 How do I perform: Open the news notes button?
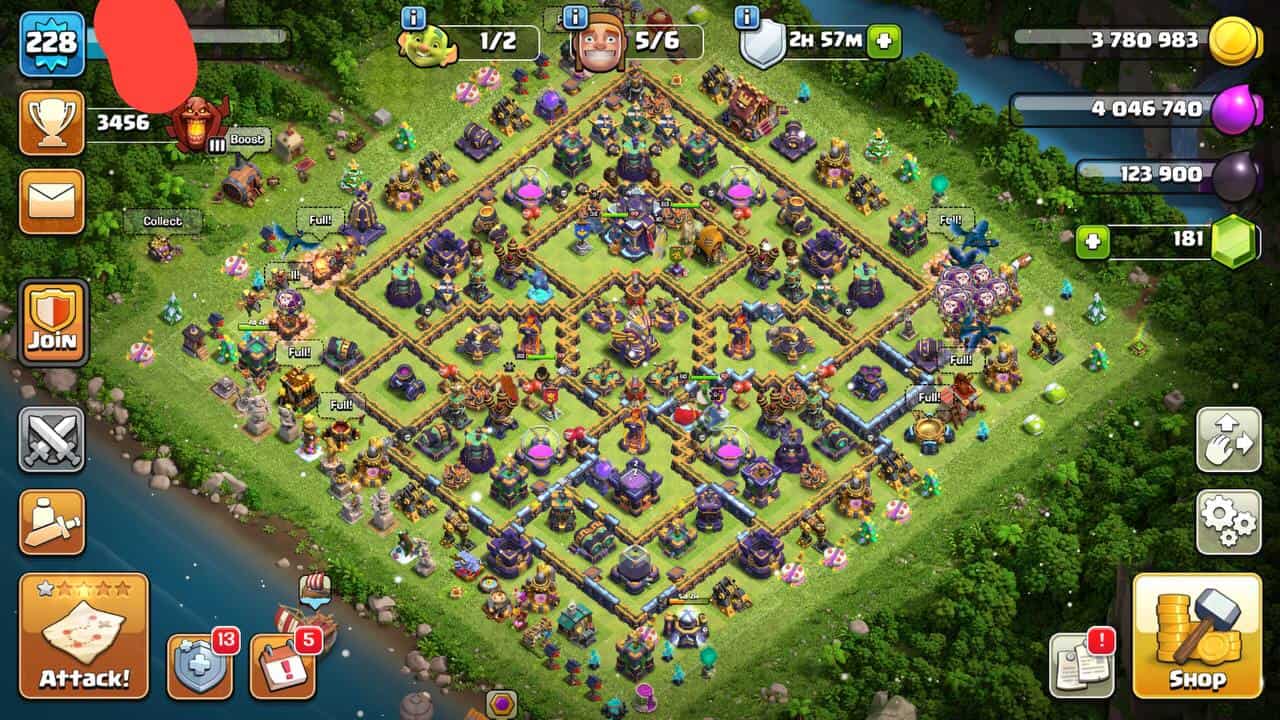pos(1081,665)
